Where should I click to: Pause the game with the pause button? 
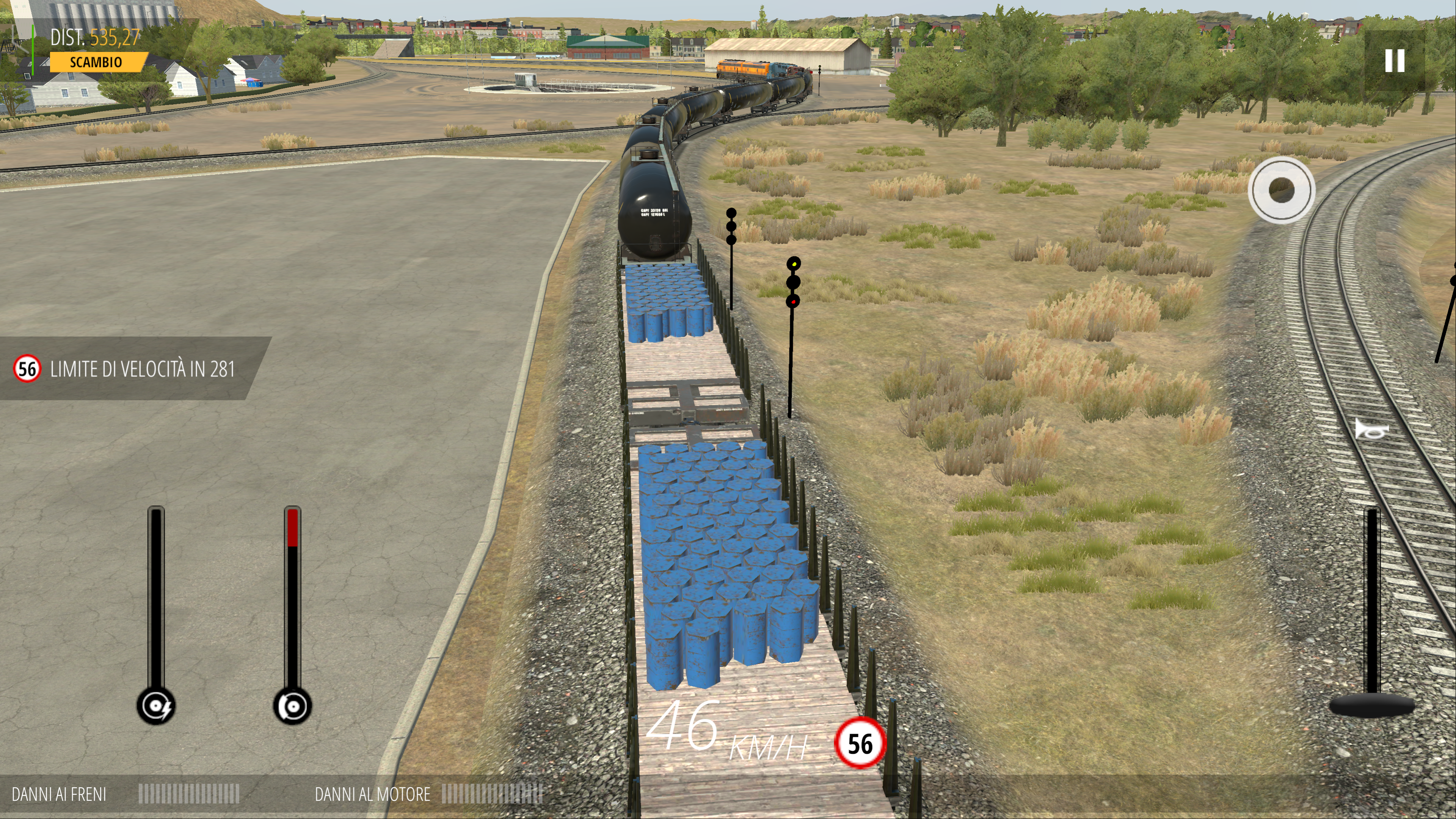pos(1395,61)
